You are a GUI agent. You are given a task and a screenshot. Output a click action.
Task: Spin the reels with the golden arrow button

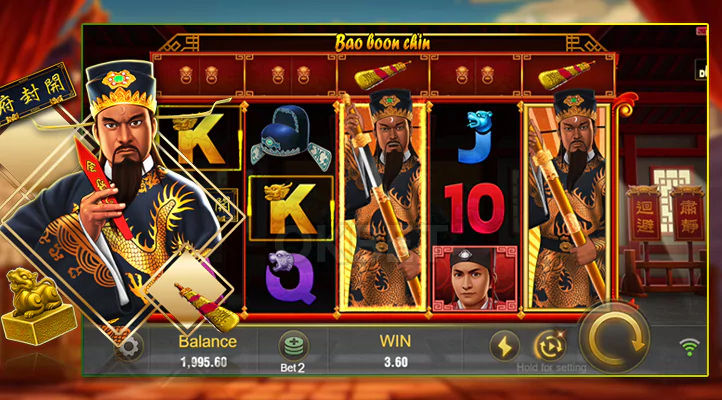[614, 342]
